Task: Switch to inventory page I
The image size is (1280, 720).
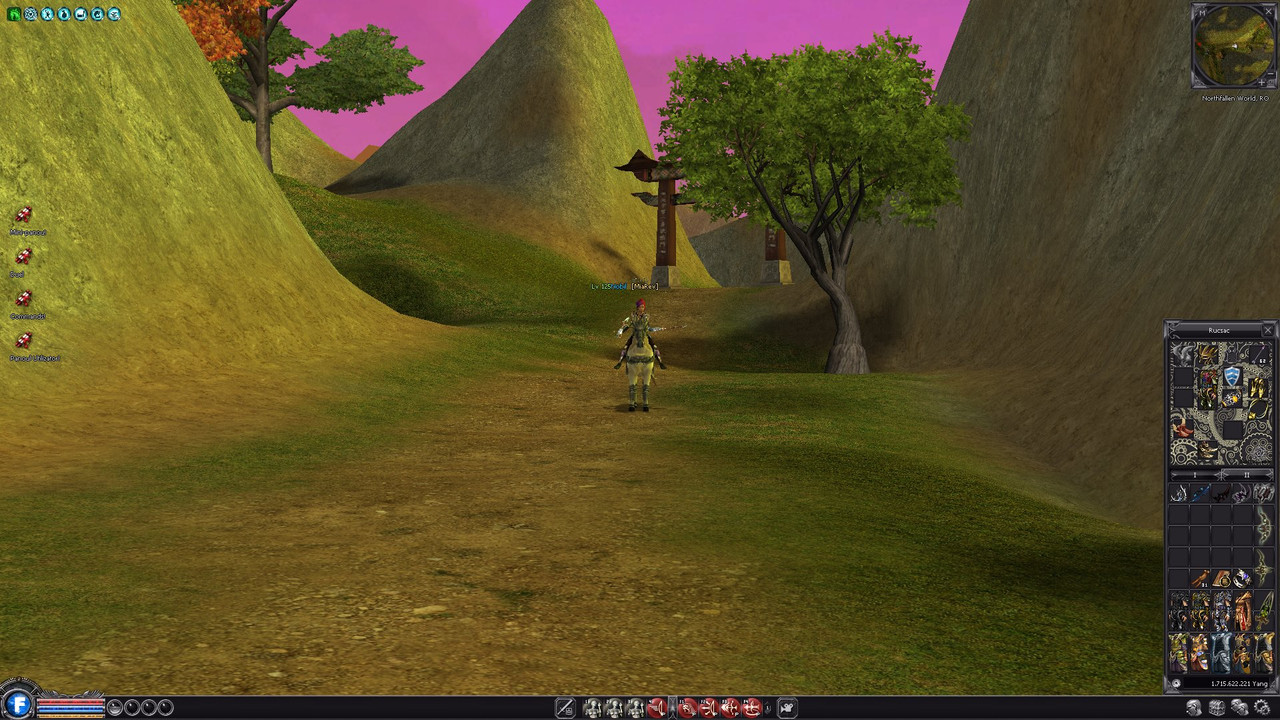Action: (x=1194, y=475)
